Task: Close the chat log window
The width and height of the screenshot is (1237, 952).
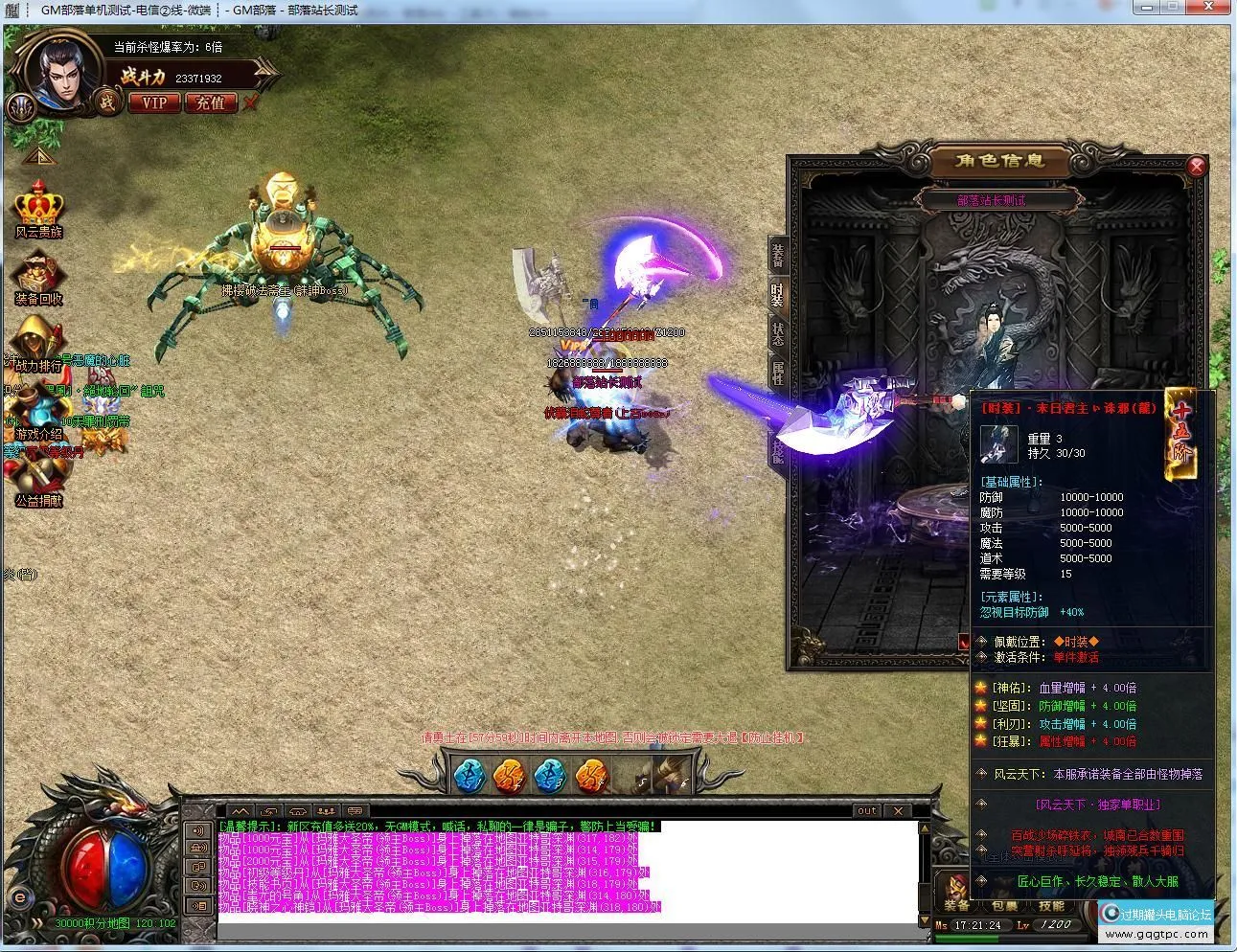Action: 898,810
